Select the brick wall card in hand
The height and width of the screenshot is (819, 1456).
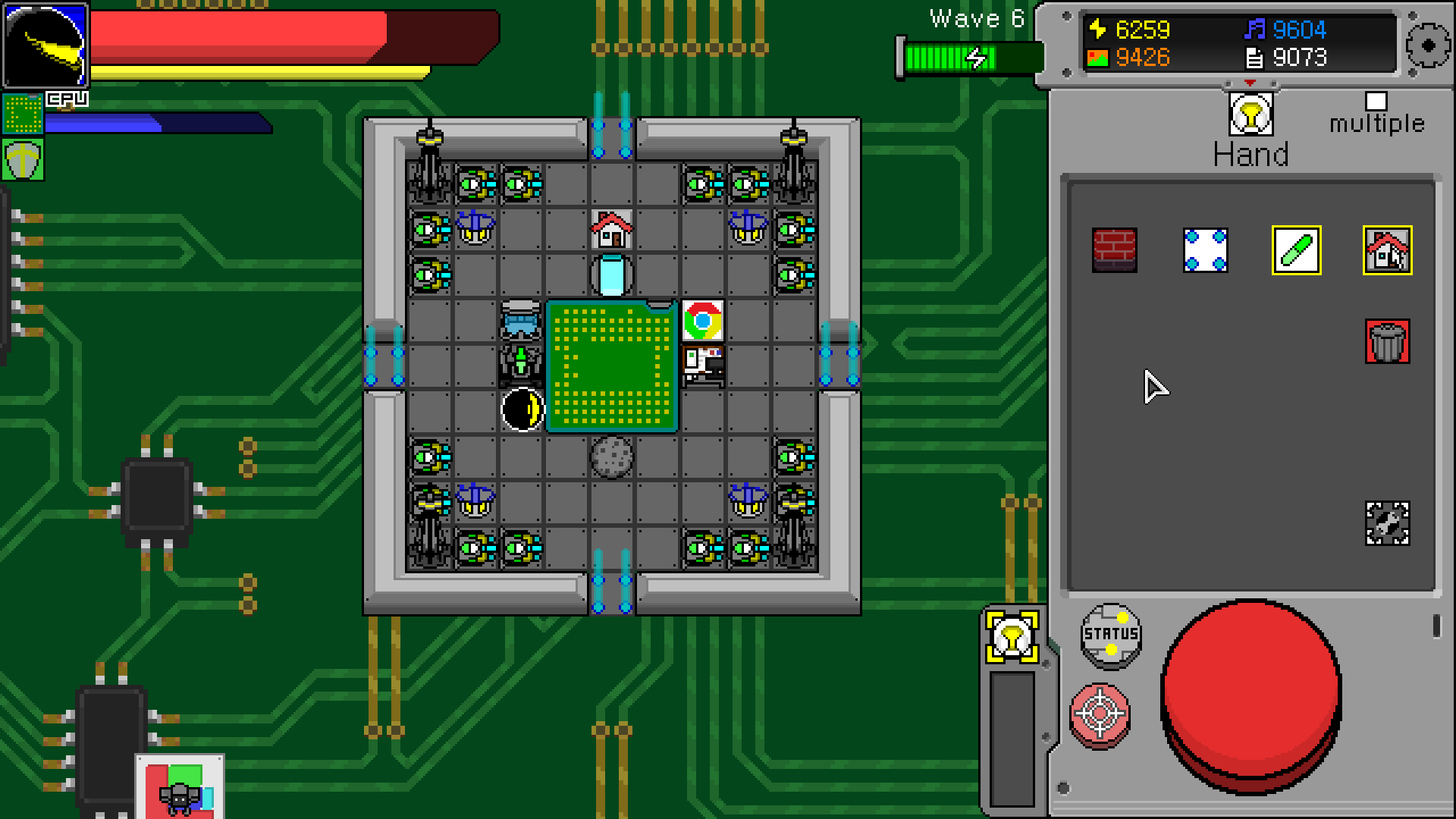tap(1115, 249)
